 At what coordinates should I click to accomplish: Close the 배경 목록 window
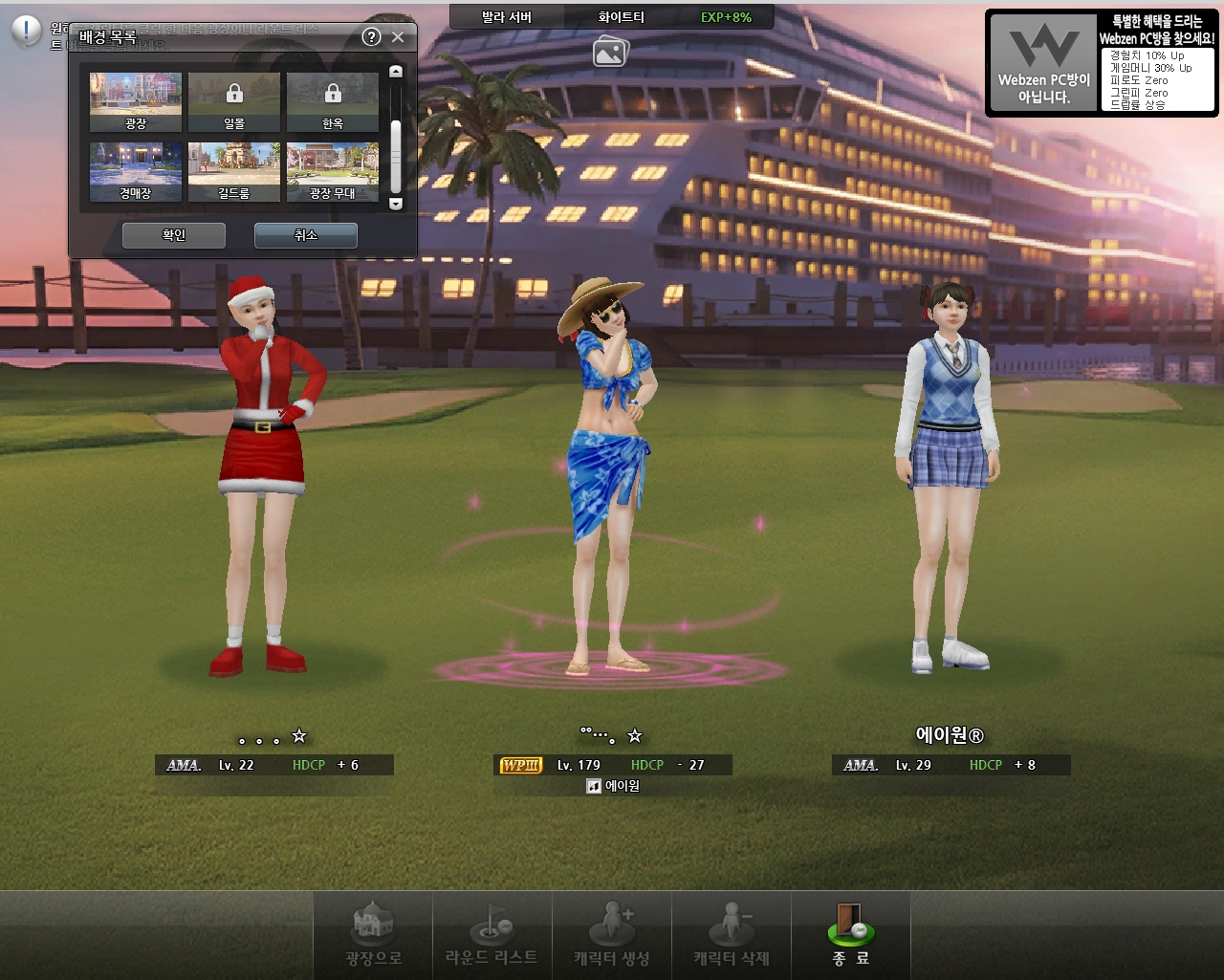coord(398,37)
